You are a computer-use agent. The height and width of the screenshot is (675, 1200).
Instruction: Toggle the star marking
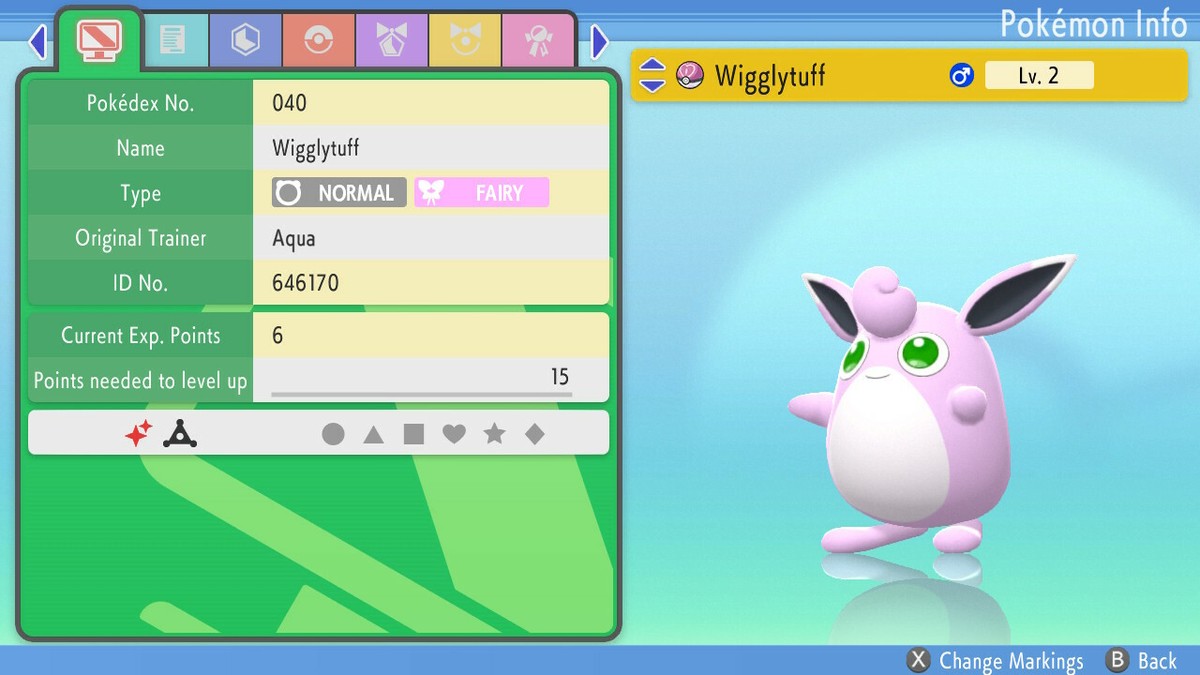(494, 434)
